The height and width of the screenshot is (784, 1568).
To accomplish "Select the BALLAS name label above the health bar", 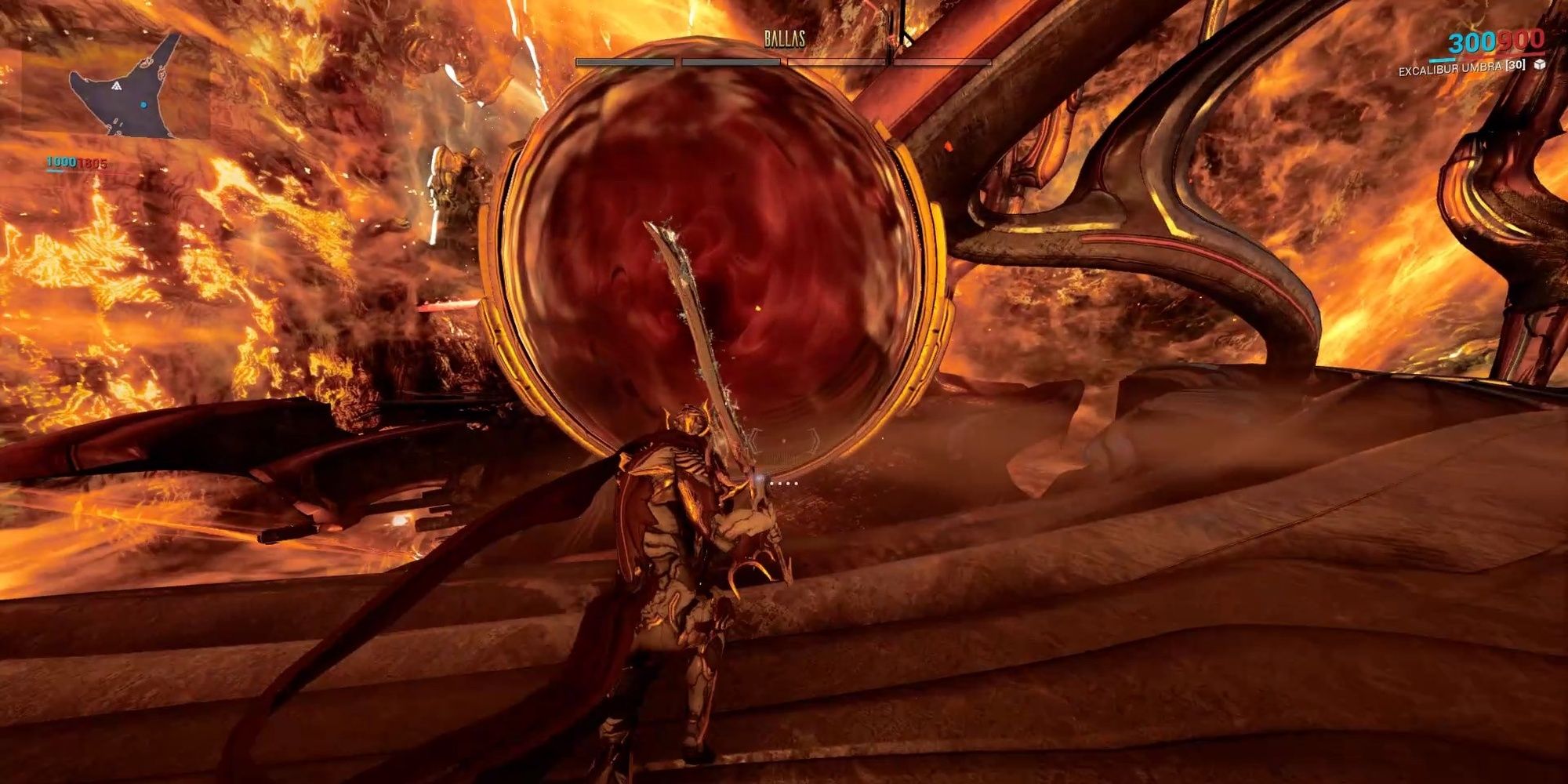I will click(x=784, y=37).
